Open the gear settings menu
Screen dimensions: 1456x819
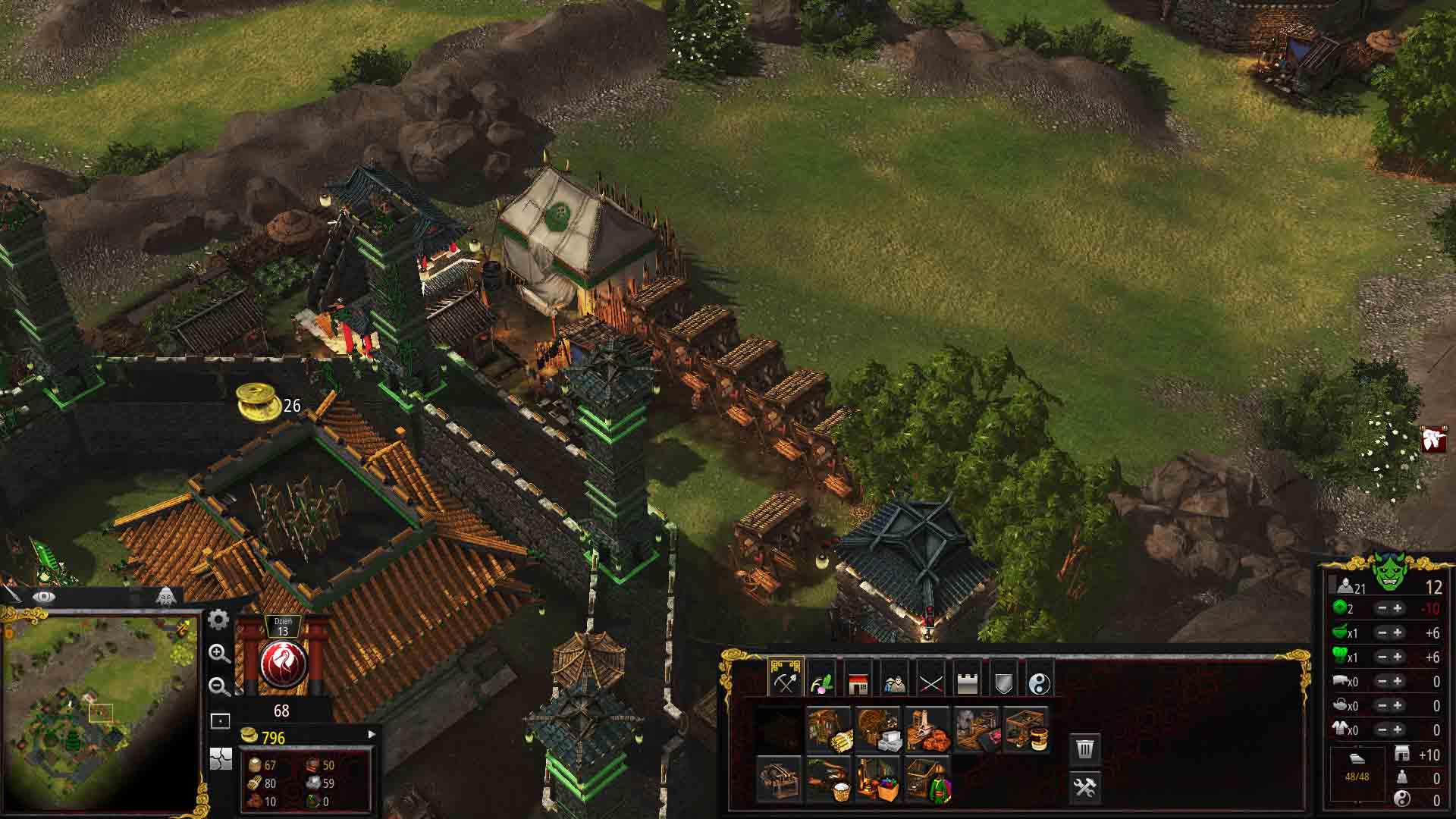point(218,620)
